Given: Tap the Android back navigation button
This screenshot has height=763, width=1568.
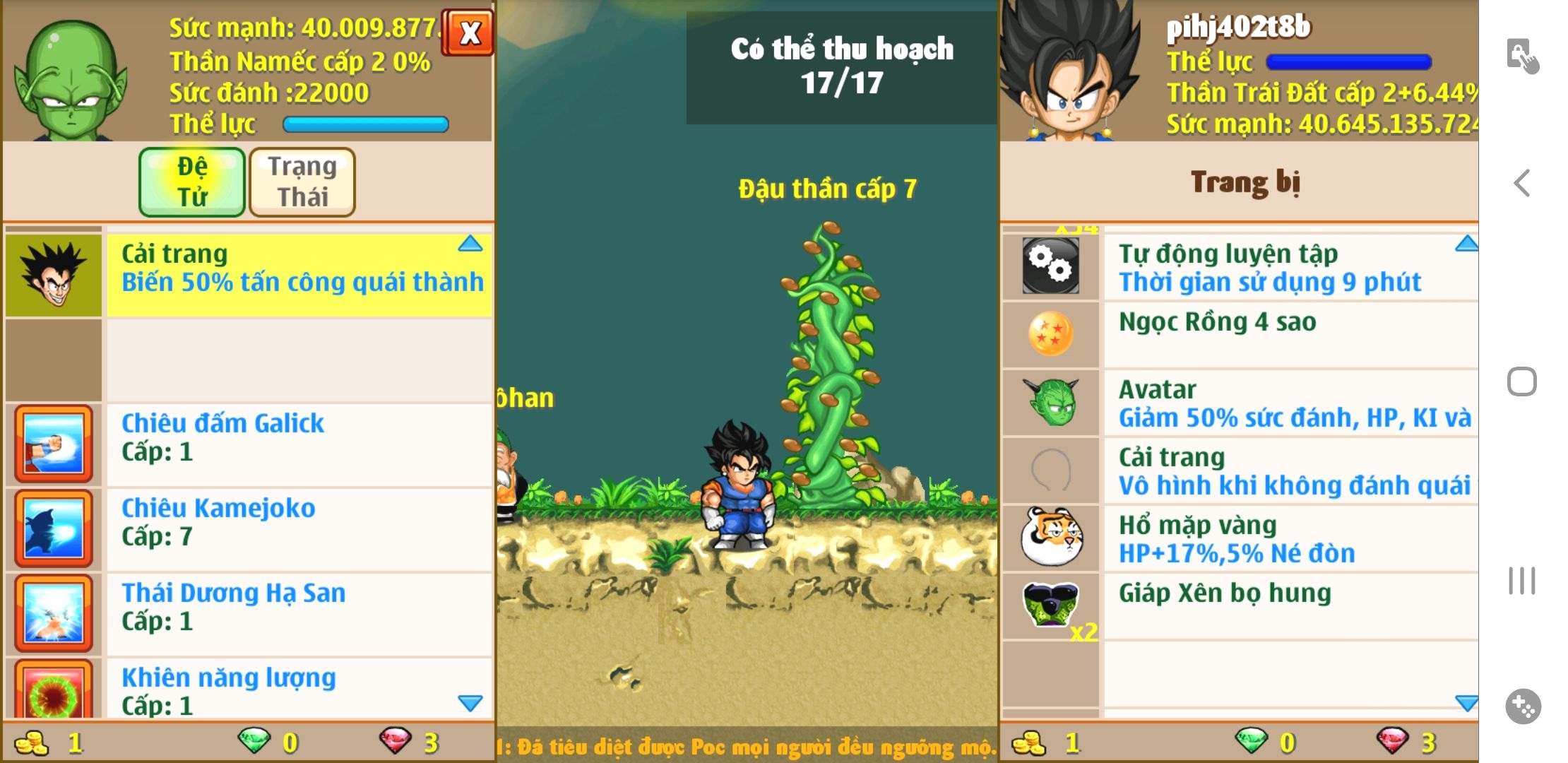Looking at the screenshot, I should click(x=1521, y=184).
